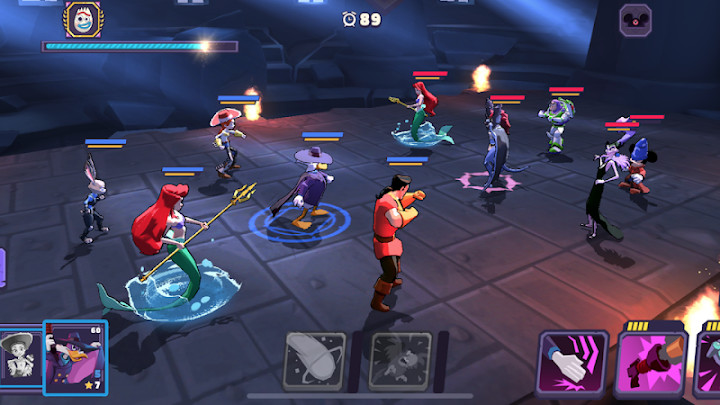Image resolution: width=720 pixels, height=405 pixels.
Task: Activate the partially visible rightmost skill
Action: pos(711,364)
